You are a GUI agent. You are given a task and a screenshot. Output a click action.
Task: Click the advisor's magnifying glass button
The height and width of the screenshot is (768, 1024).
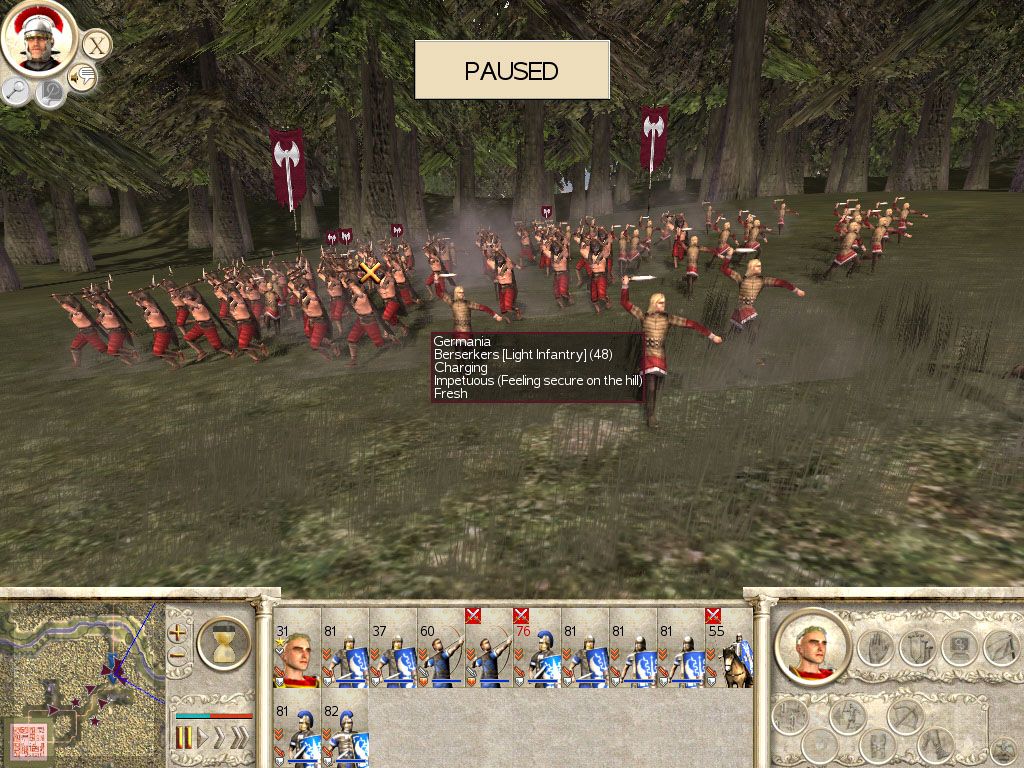(x=17, y=91)
